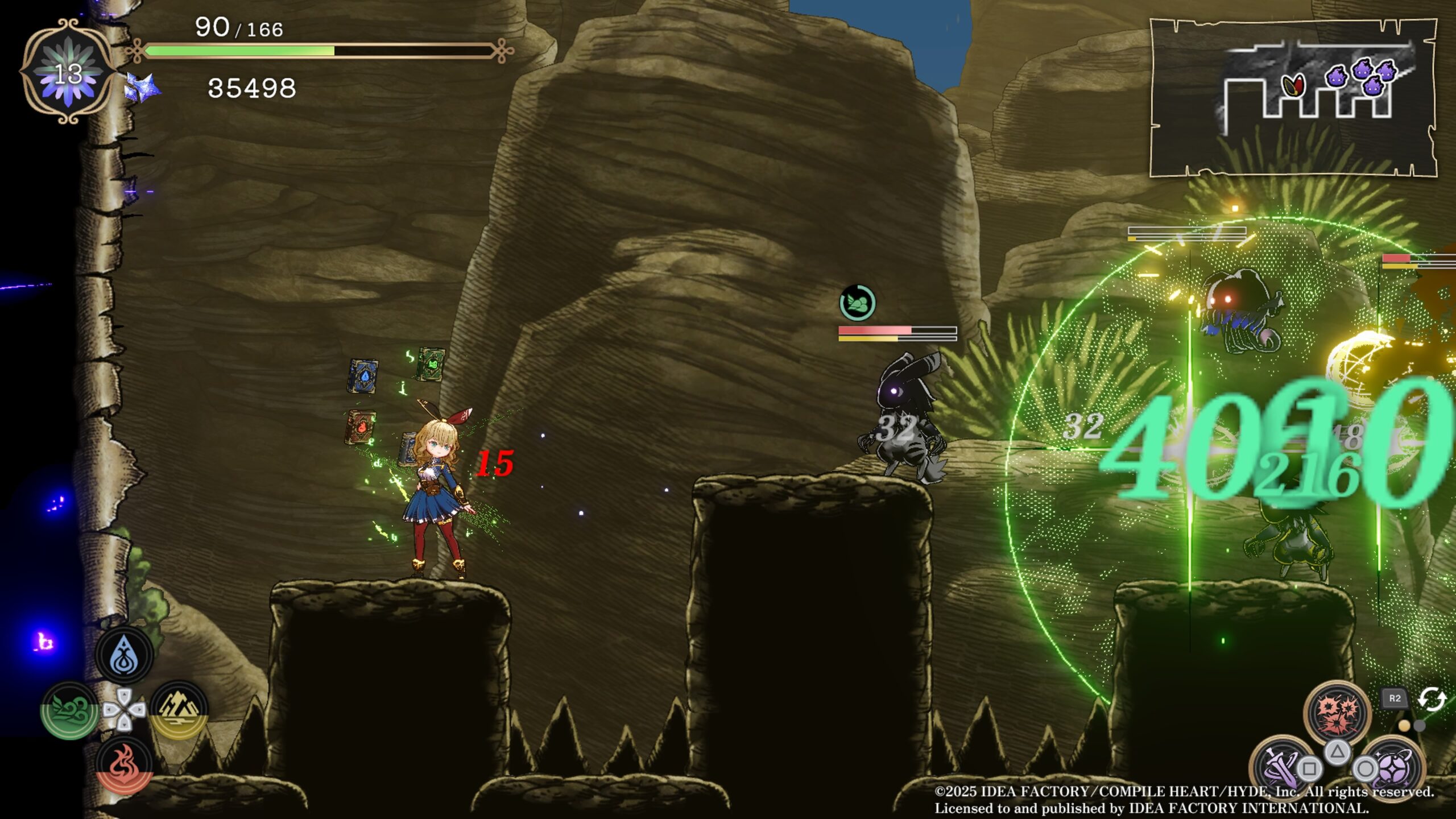This screenshot has height=819, width=1456.
Task: Open the minimap in the corner
Action: point(1293,98)
